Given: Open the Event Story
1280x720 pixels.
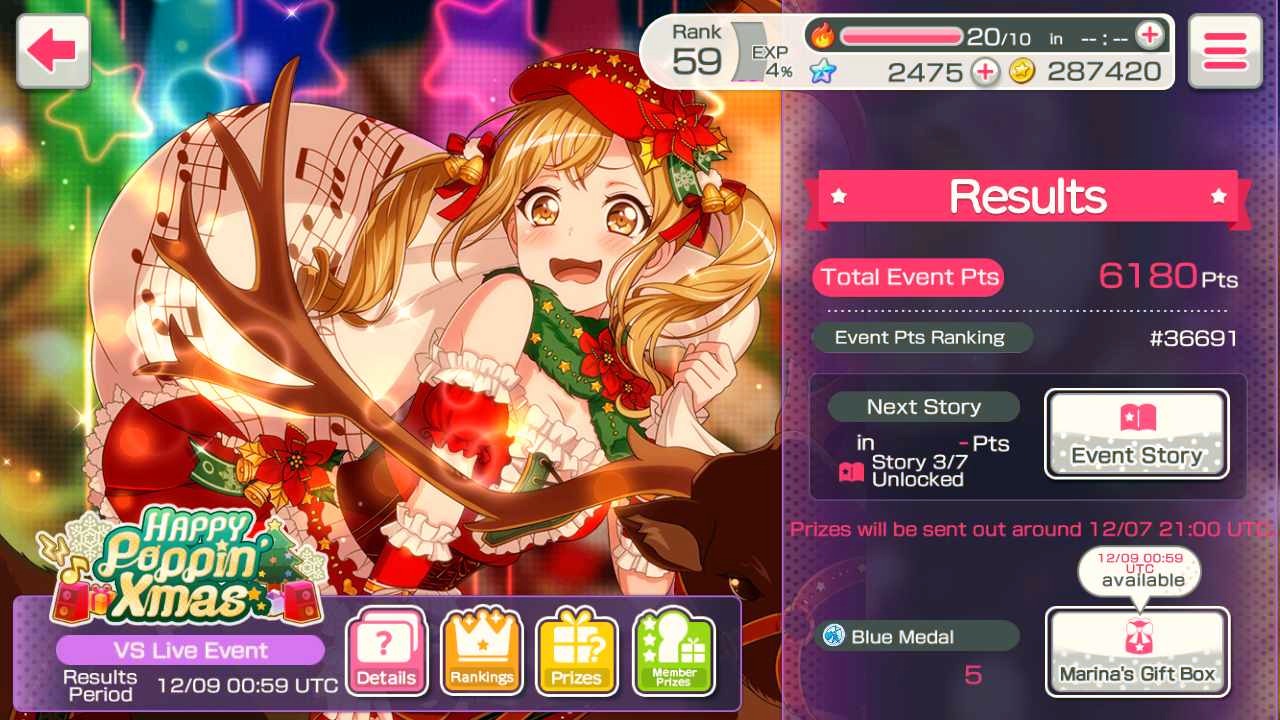Looking at the screenshot, I should (1137, 433).
